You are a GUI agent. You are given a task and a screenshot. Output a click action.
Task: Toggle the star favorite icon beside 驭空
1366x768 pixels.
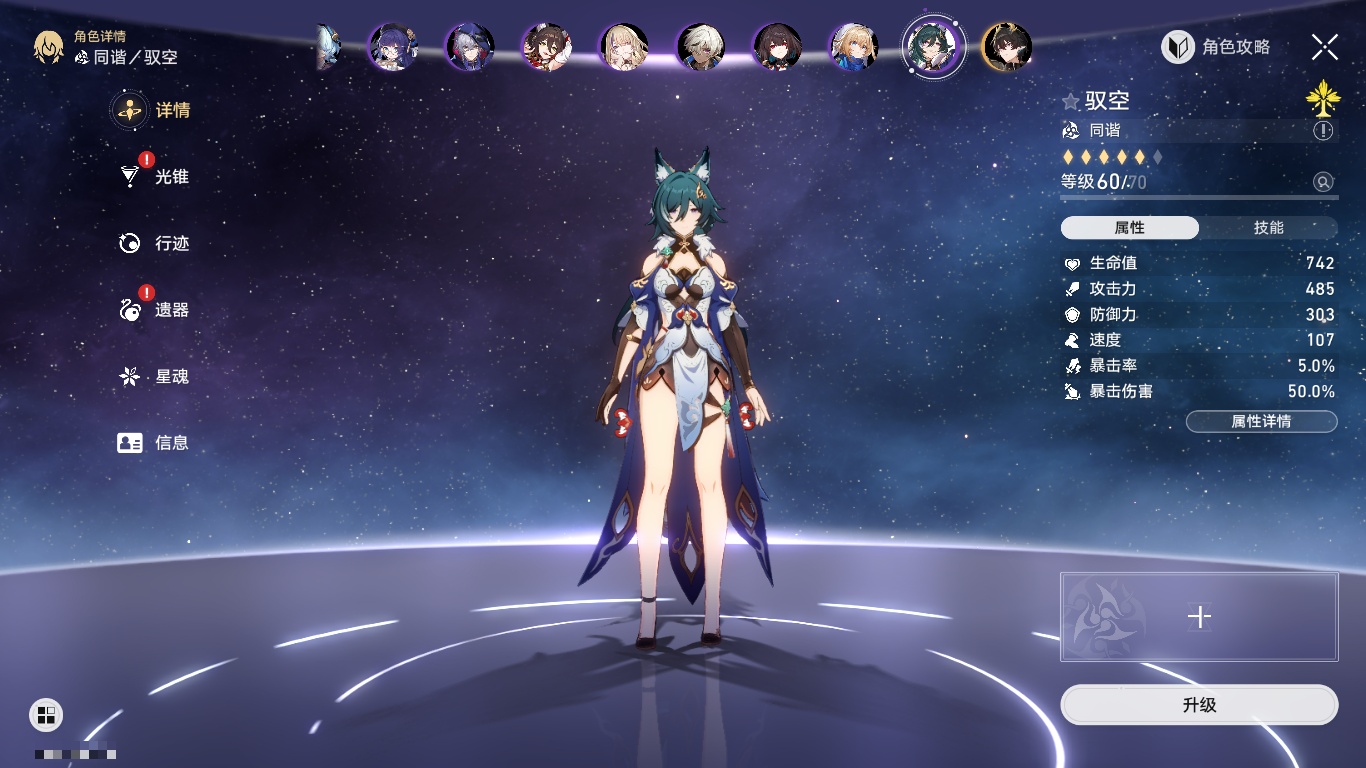(x=1071, y=101)
